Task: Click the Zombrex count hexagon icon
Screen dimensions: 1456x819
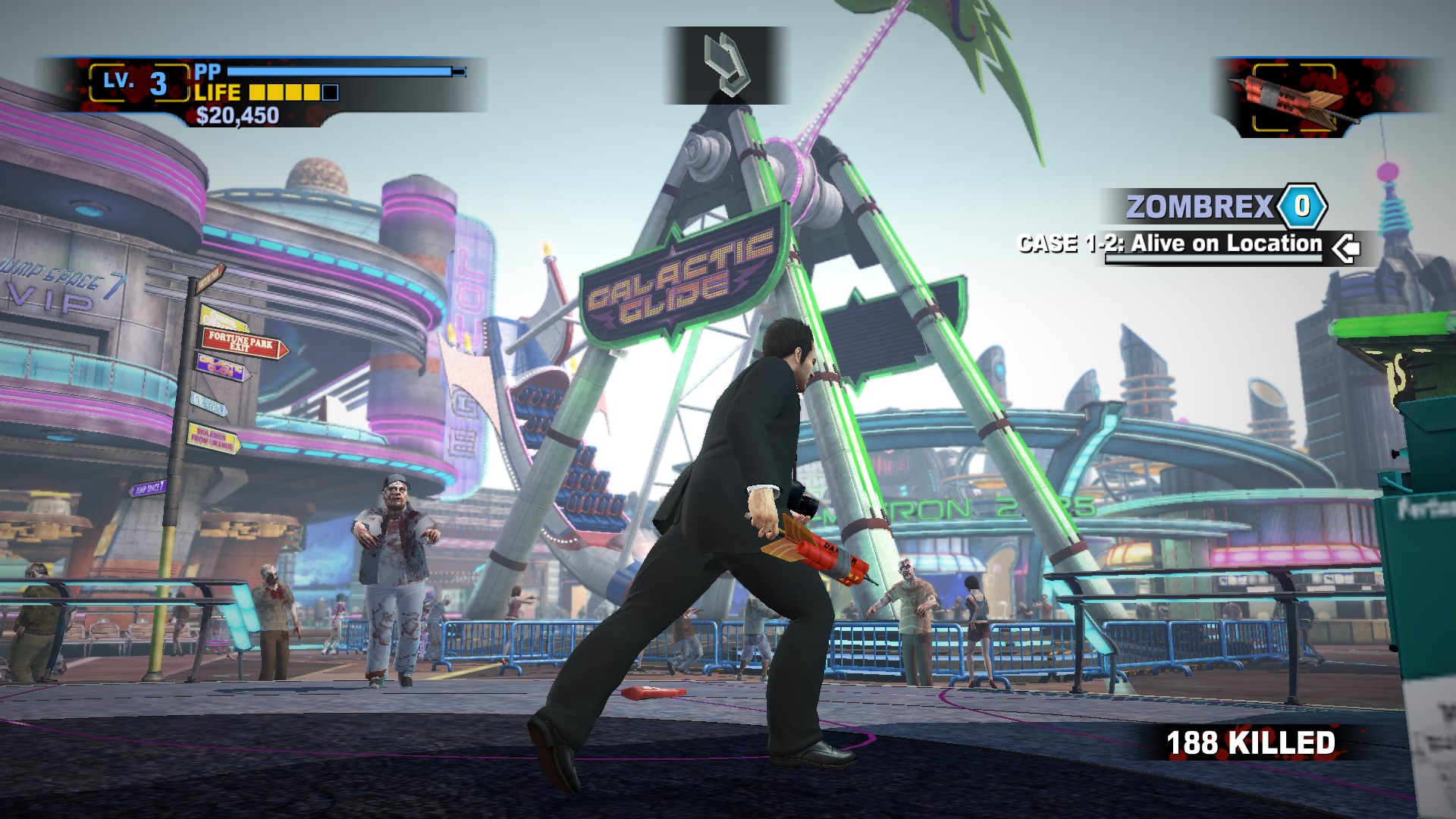Action: coord(1302,206)
